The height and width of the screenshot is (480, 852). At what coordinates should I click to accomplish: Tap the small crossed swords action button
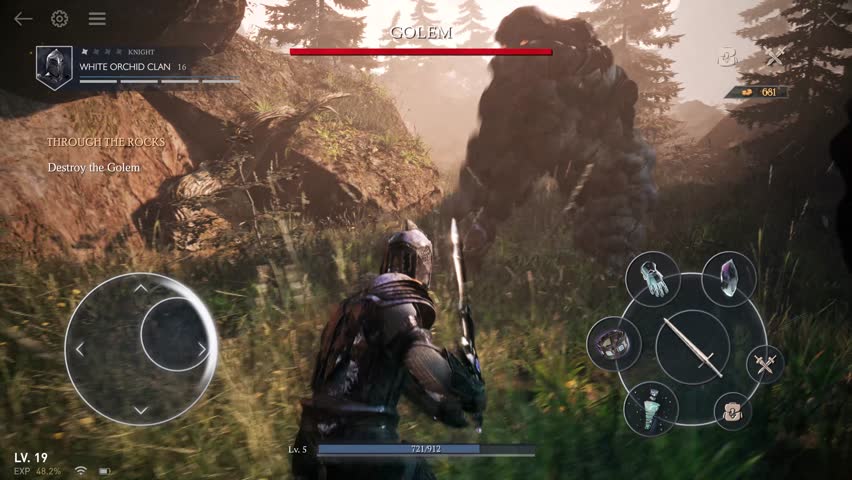tap(766, 364)
